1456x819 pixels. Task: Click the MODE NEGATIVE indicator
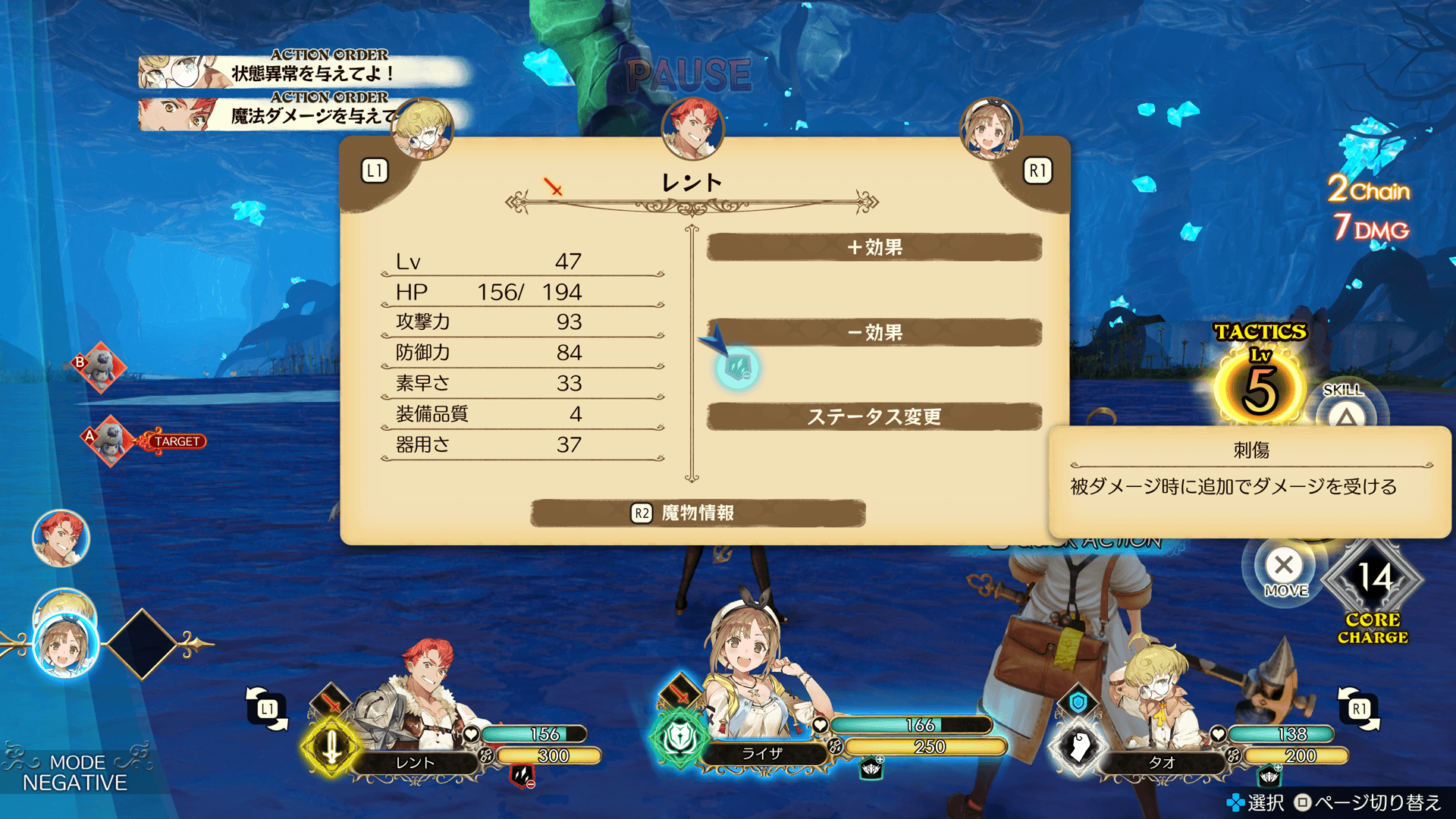pos(74,772)
